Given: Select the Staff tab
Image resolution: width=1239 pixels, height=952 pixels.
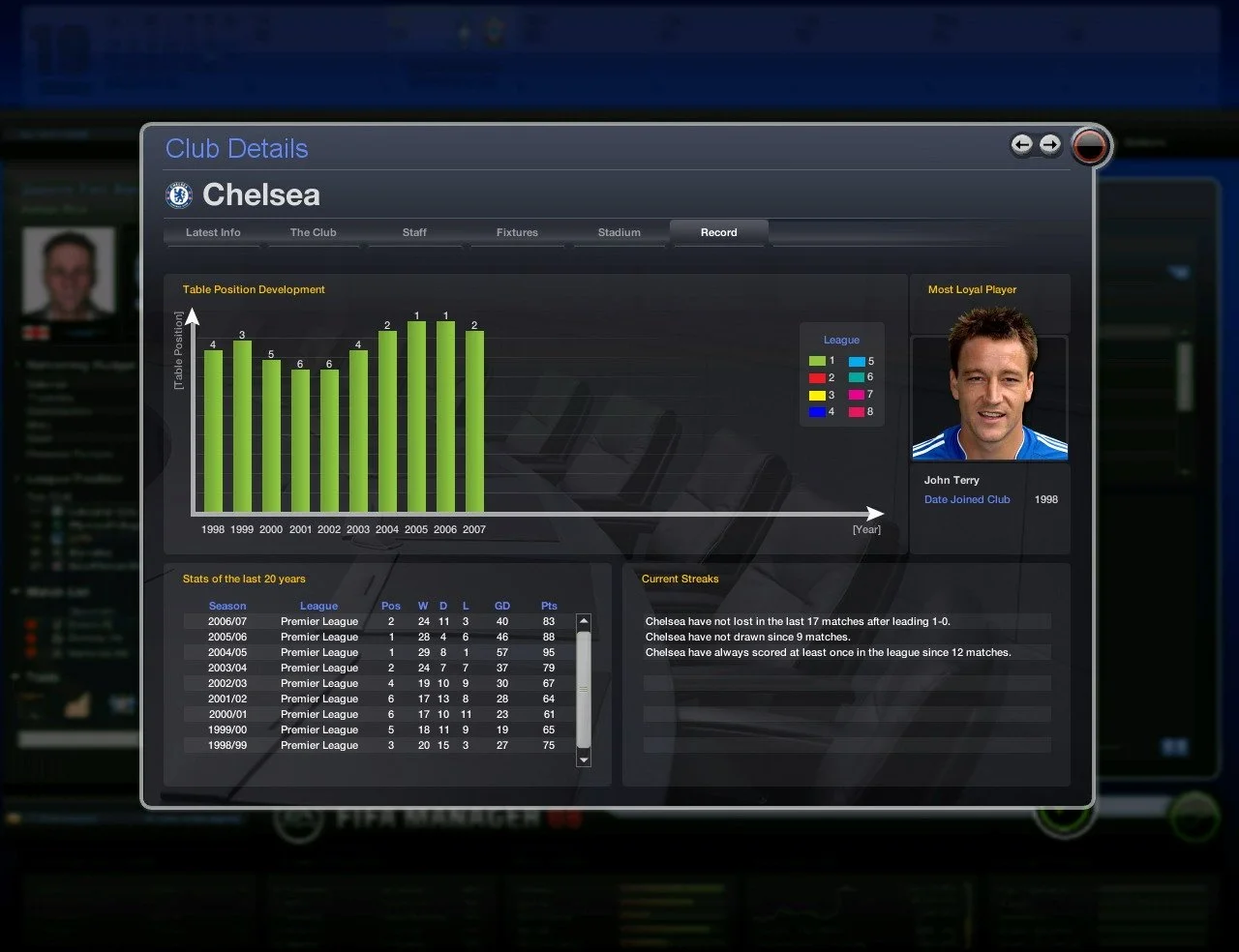Looking at the screenshot, I should coord(414,232).
